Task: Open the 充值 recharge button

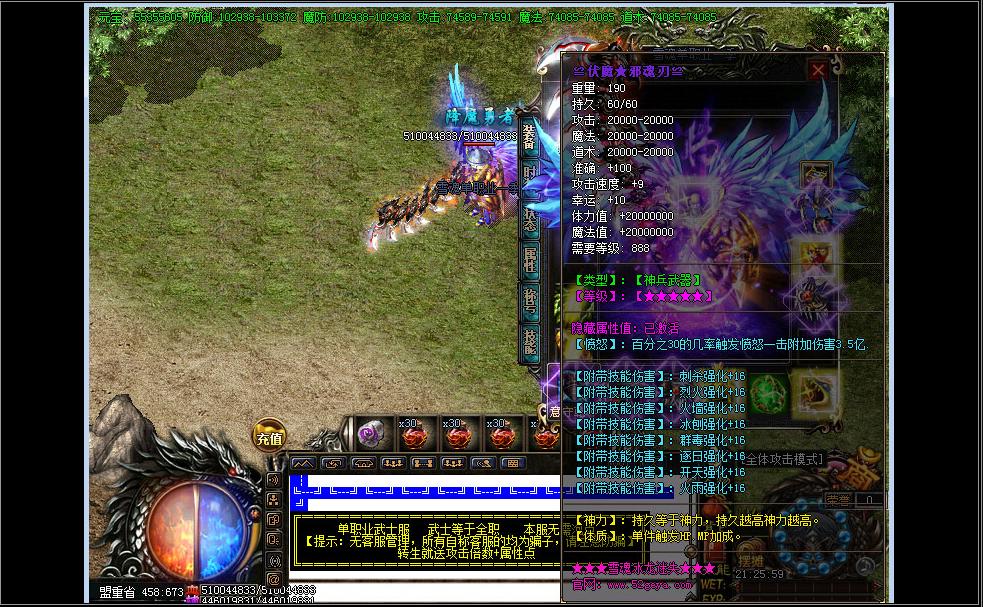Action: pos(269,436)
